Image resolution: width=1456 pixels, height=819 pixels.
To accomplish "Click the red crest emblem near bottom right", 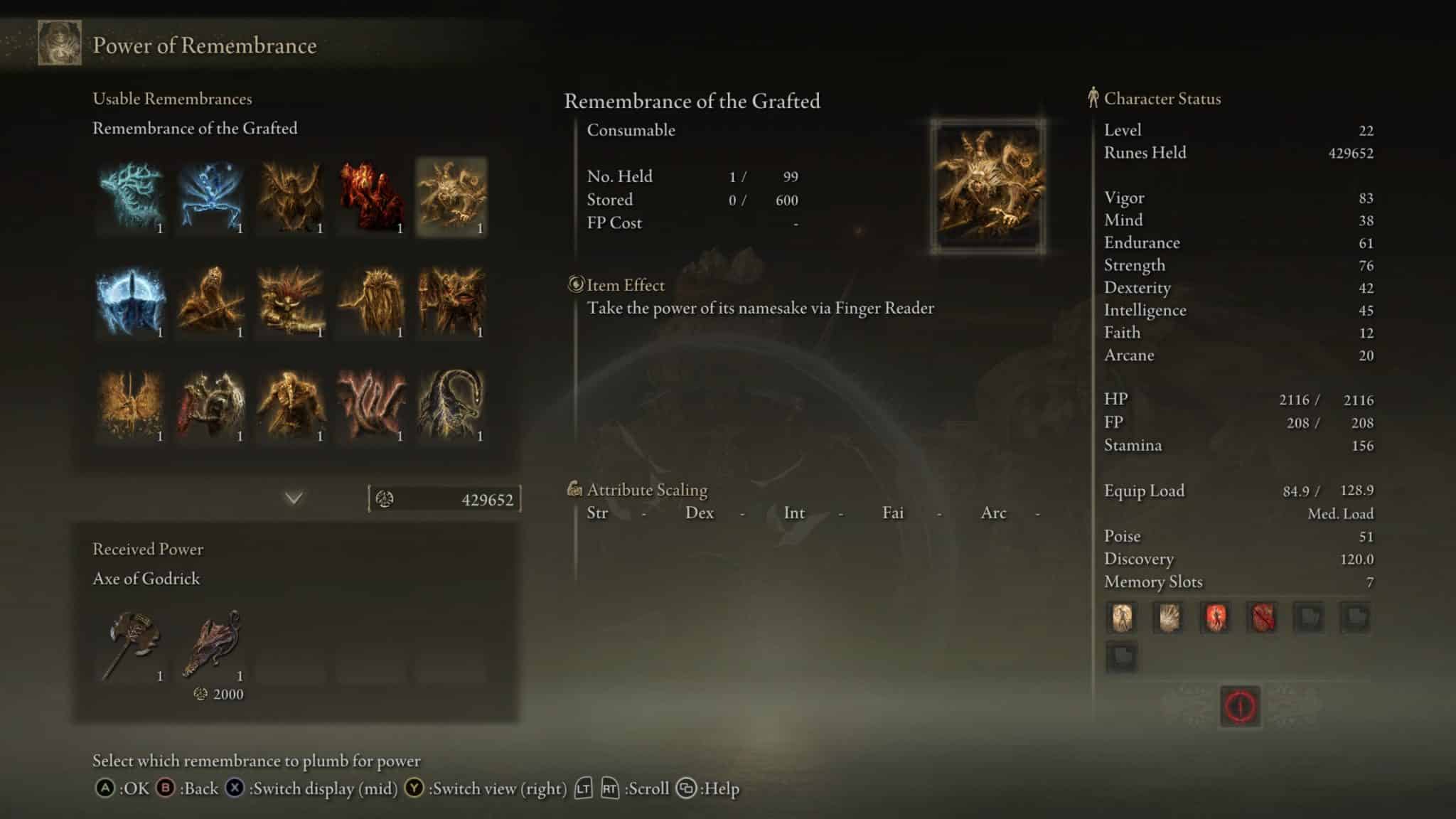I will click(1241, 706).
